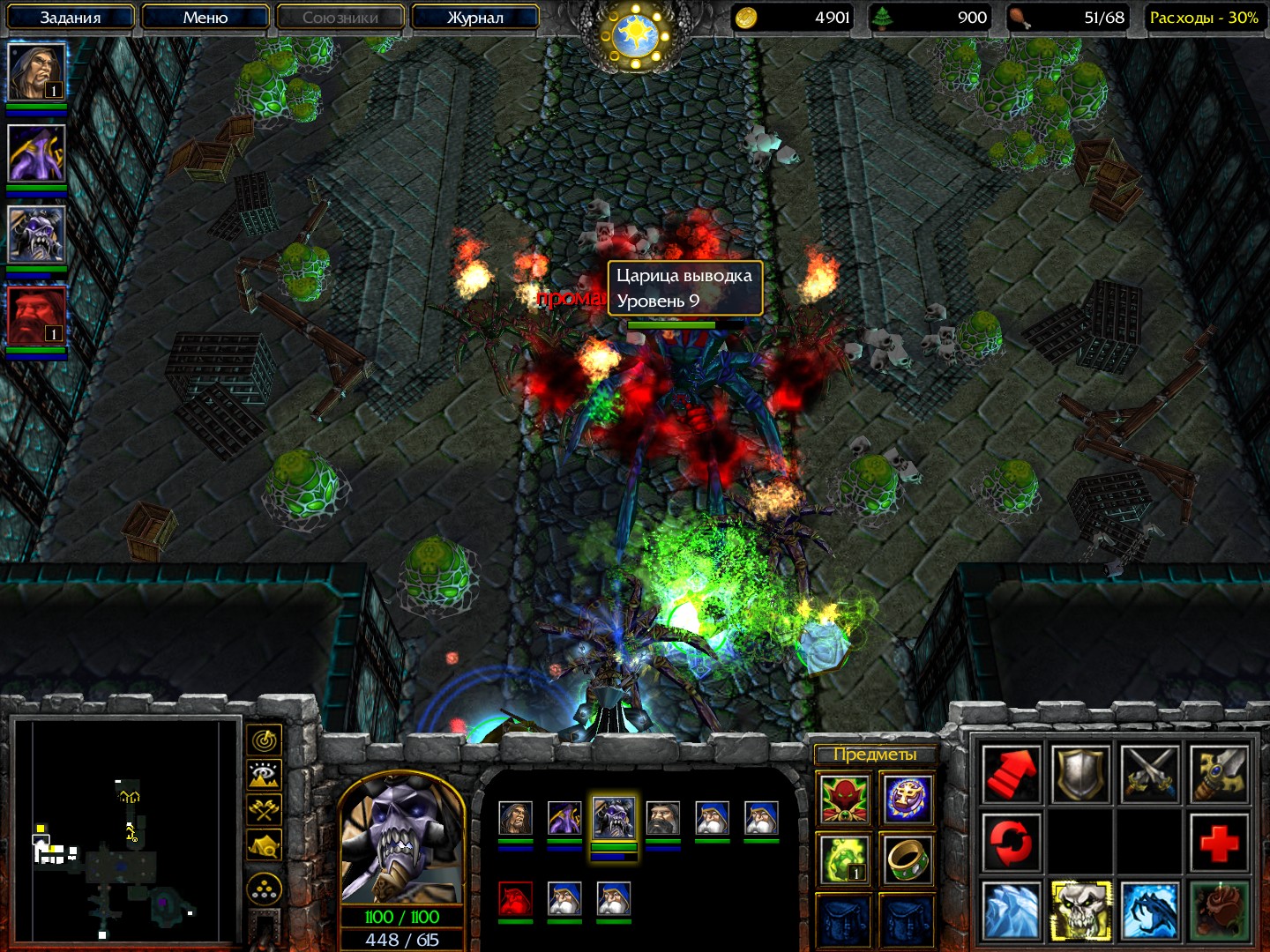Choose the red circular arrows Patrol command
The height and width of the screenshot is (952, 1270).
tap(1011, 842)
